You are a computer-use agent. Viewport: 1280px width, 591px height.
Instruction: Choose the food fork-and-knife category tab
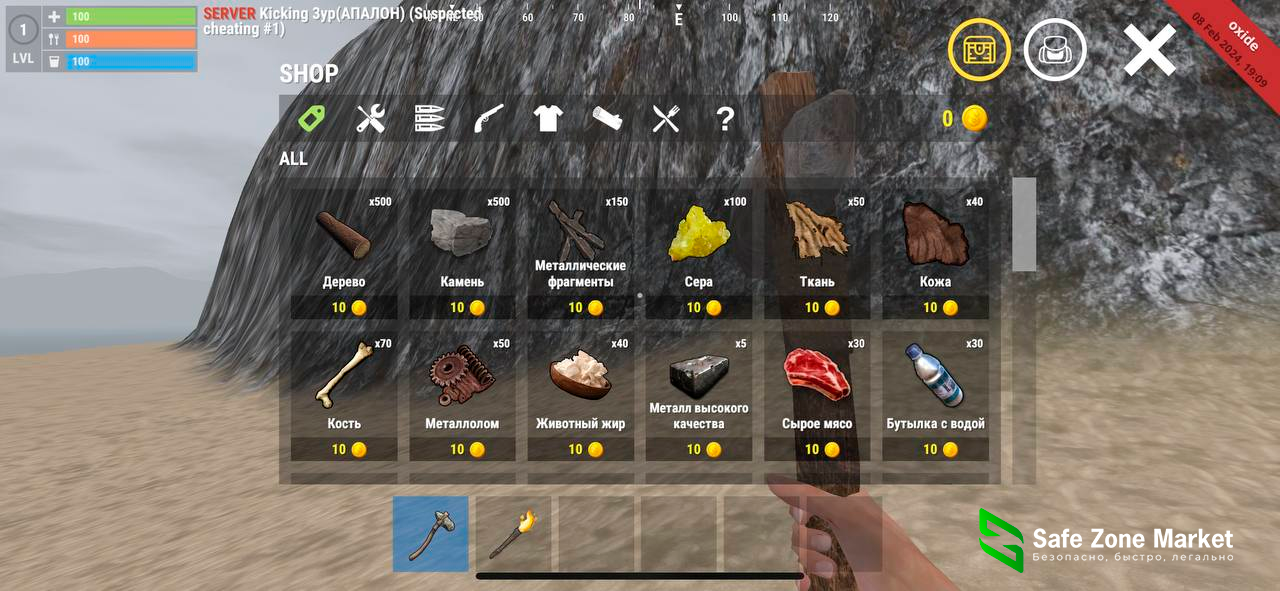coord(666,119)
